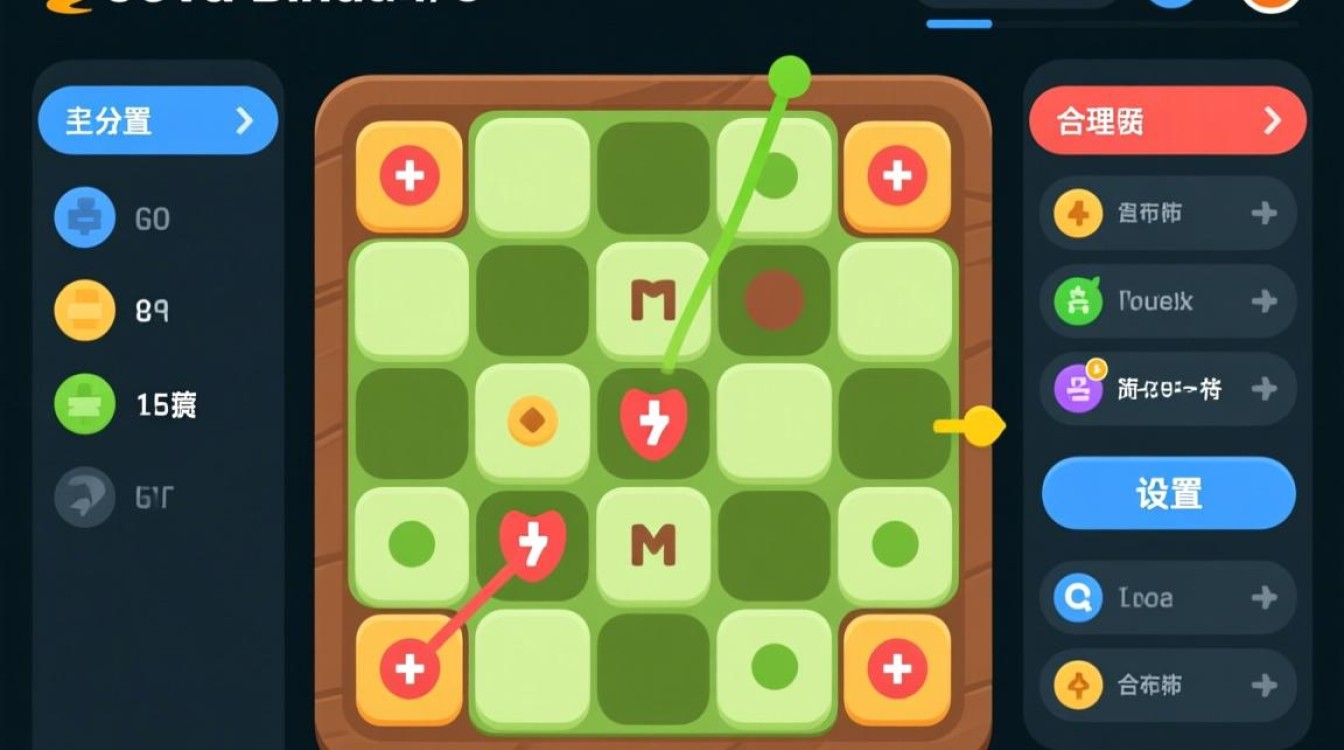Image resolution: width=1344 pixels, height=750 pixels.
Task: Click the red heart tile under the green line
Action: point(654,422)
